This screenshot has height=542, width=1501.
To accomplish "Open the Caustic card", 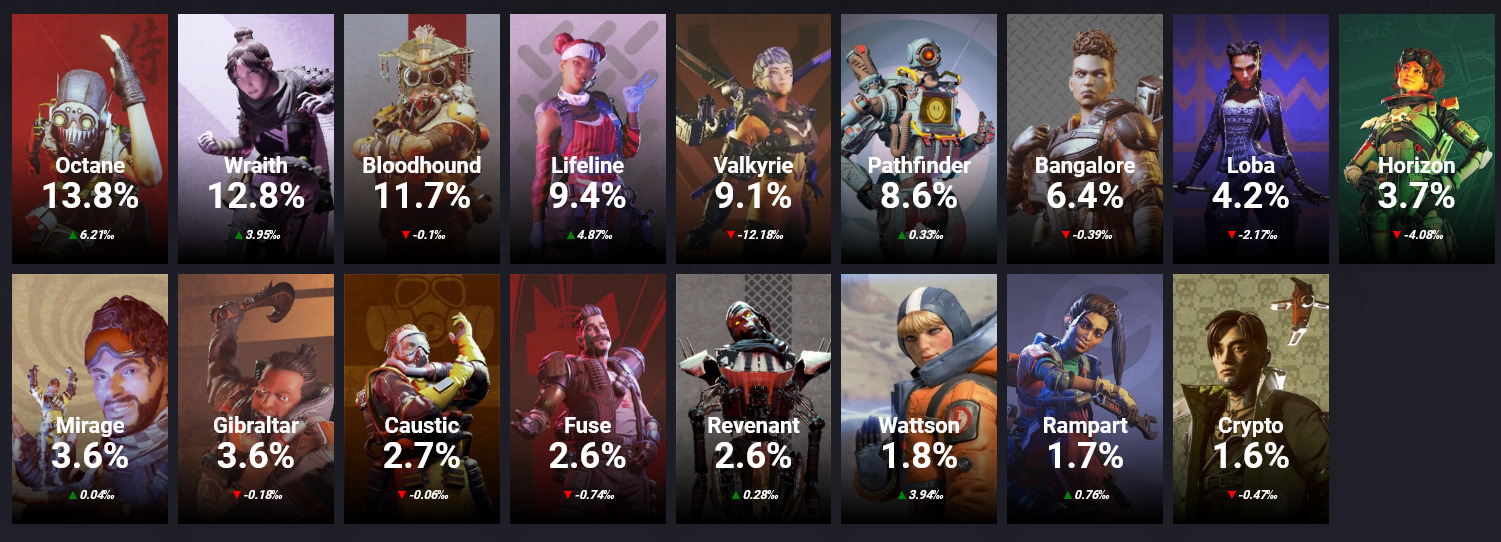I will click(x=421, y=398).
